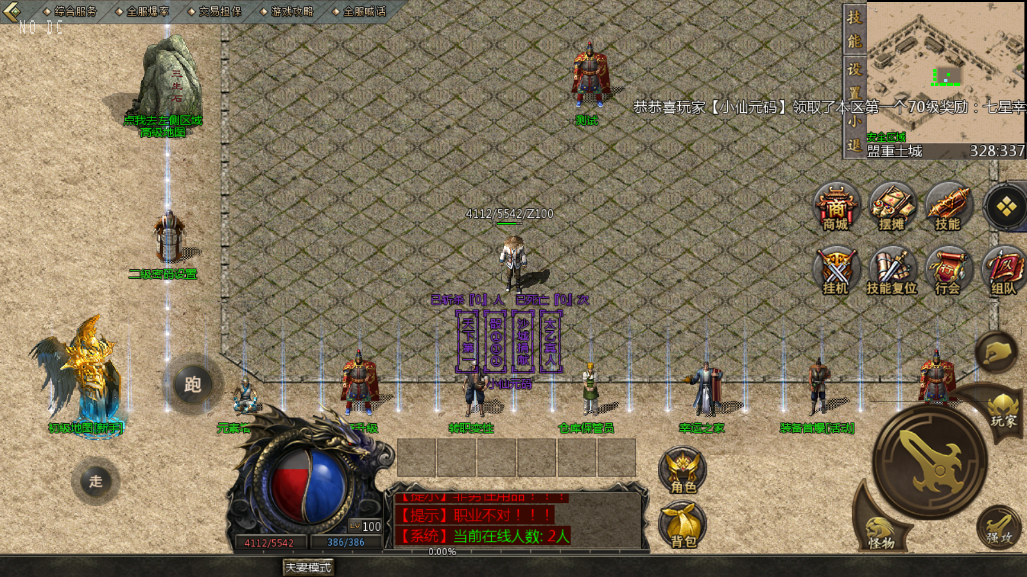Toggle 挂机 auto-battle icon
1027x577 pixels.
(835, 268)
